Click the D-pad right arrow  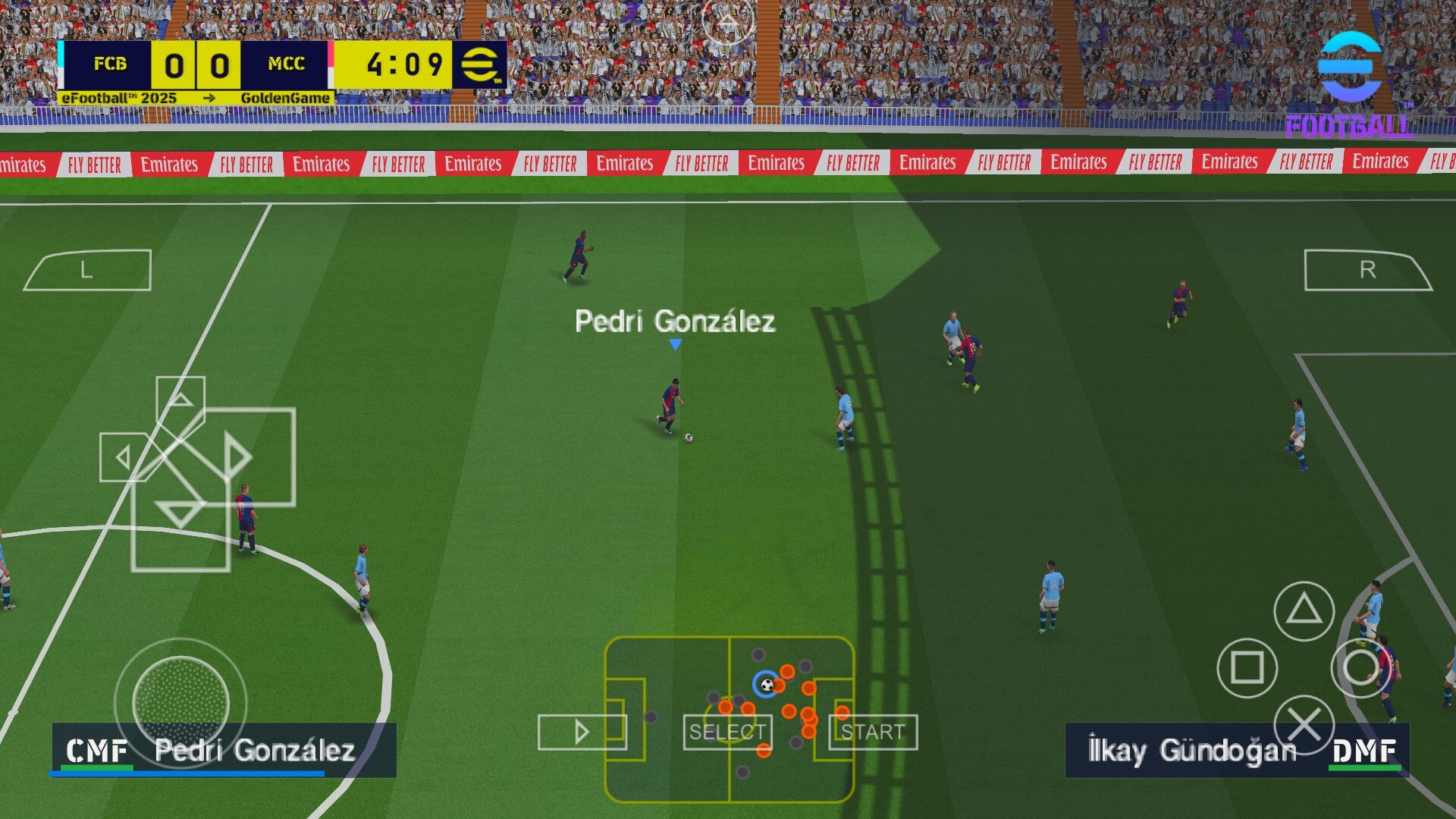[x=237, y=457]
